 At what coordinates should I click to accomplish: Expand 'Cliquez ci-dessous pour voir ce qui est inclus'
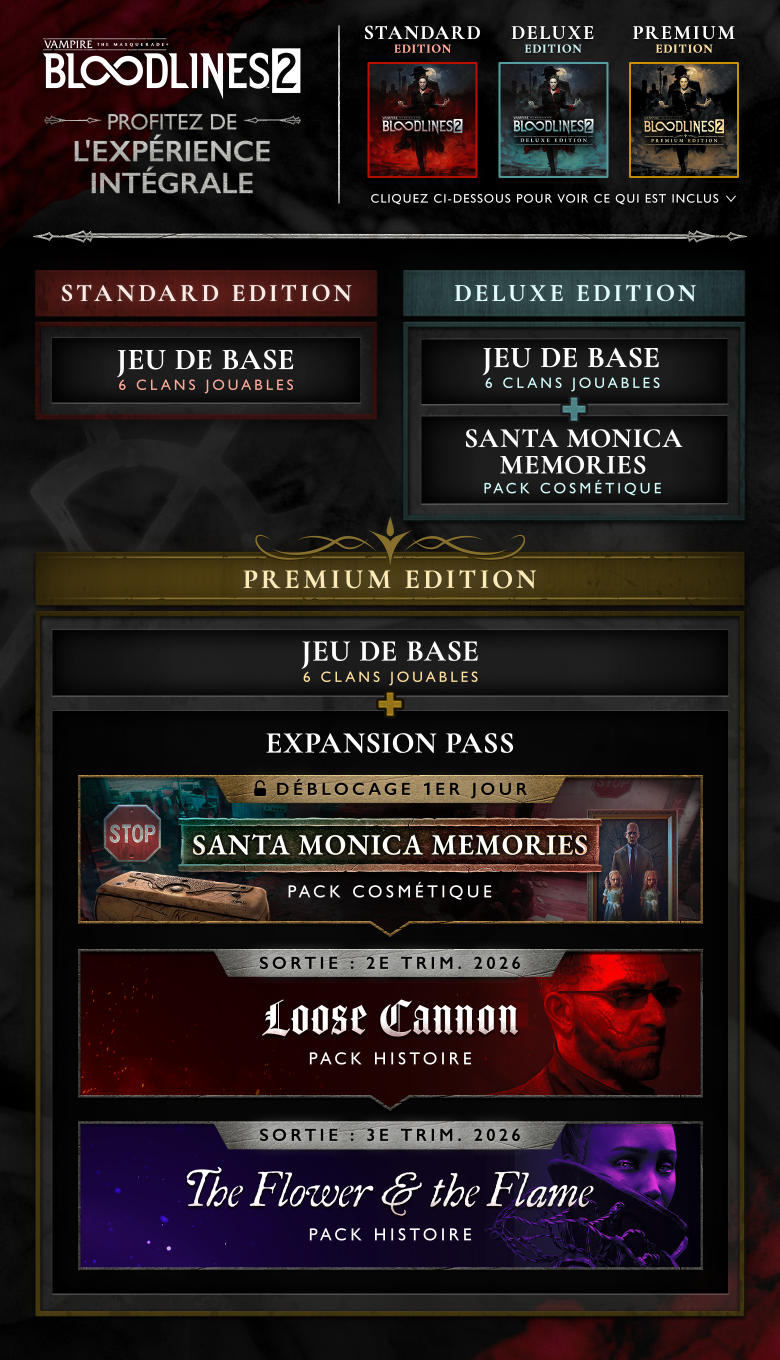(553, 199)
